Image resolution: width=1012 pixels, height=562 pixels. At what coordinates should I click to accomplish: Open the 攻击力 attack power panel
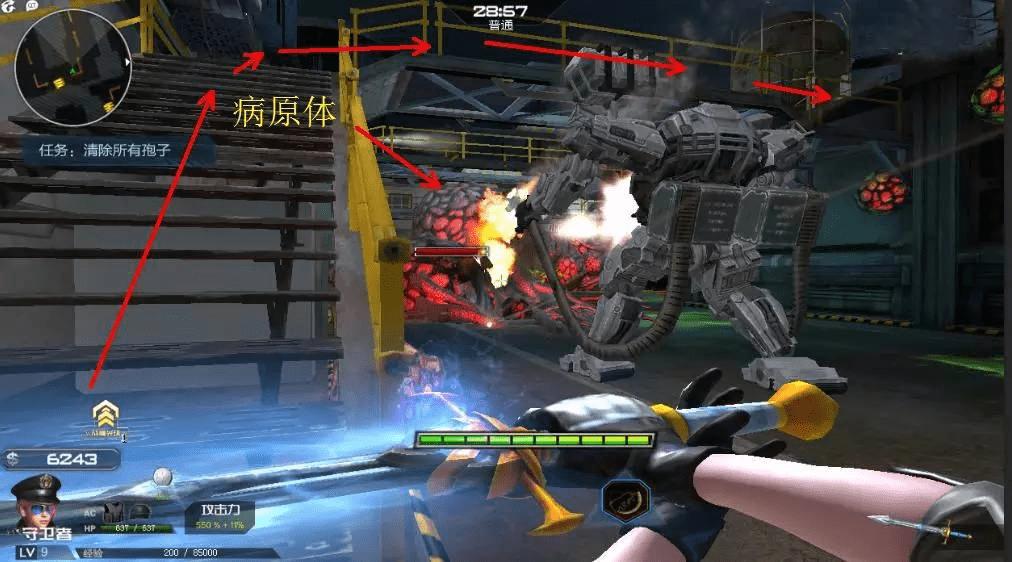(219, 515)
